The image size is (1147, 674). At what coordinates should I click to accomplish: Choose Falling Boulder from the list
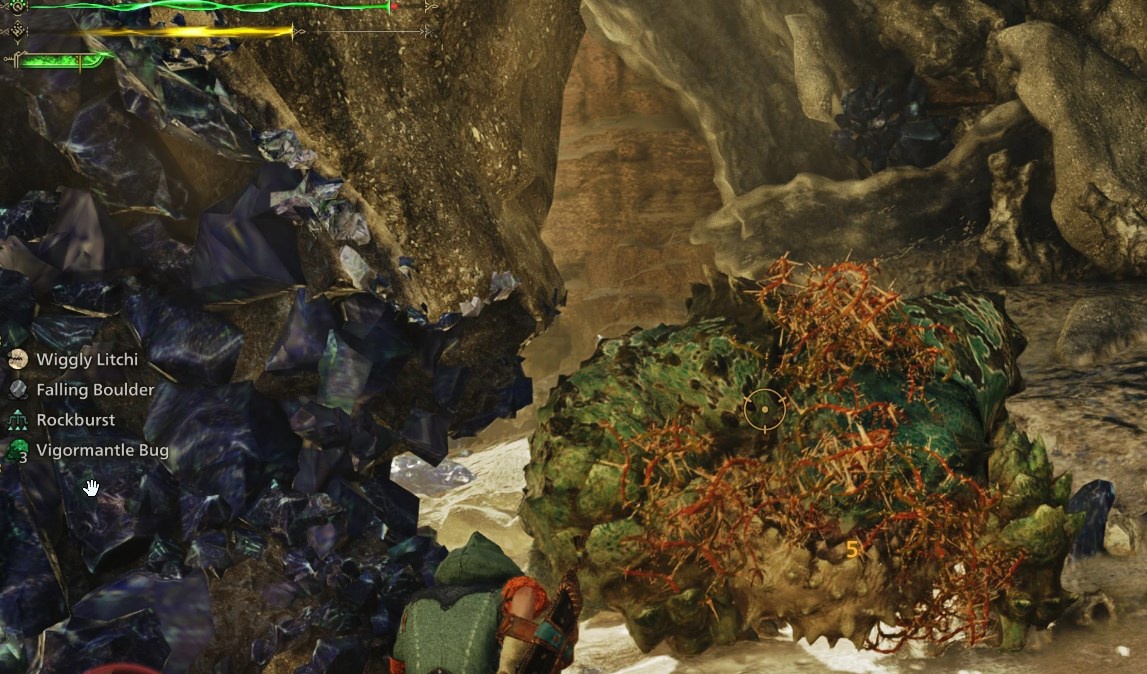94,390
